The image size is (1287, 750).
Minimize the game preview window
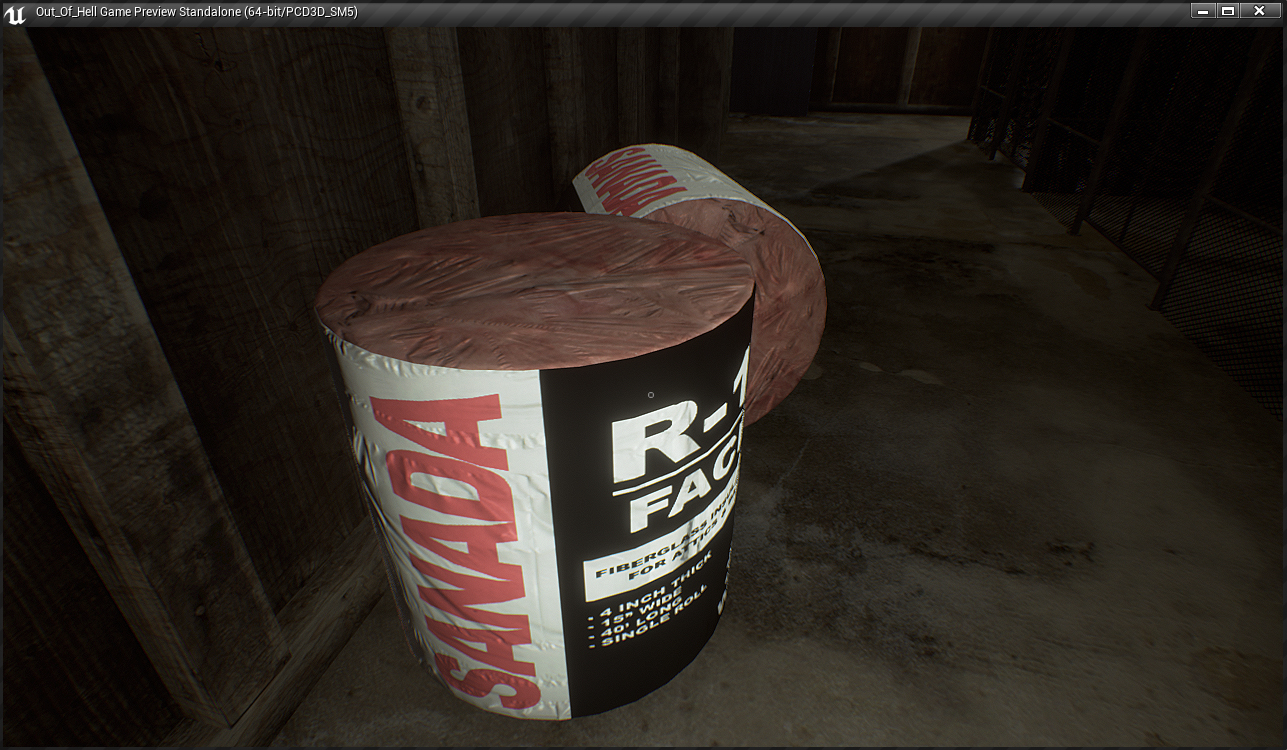[x=1204, y=11]
